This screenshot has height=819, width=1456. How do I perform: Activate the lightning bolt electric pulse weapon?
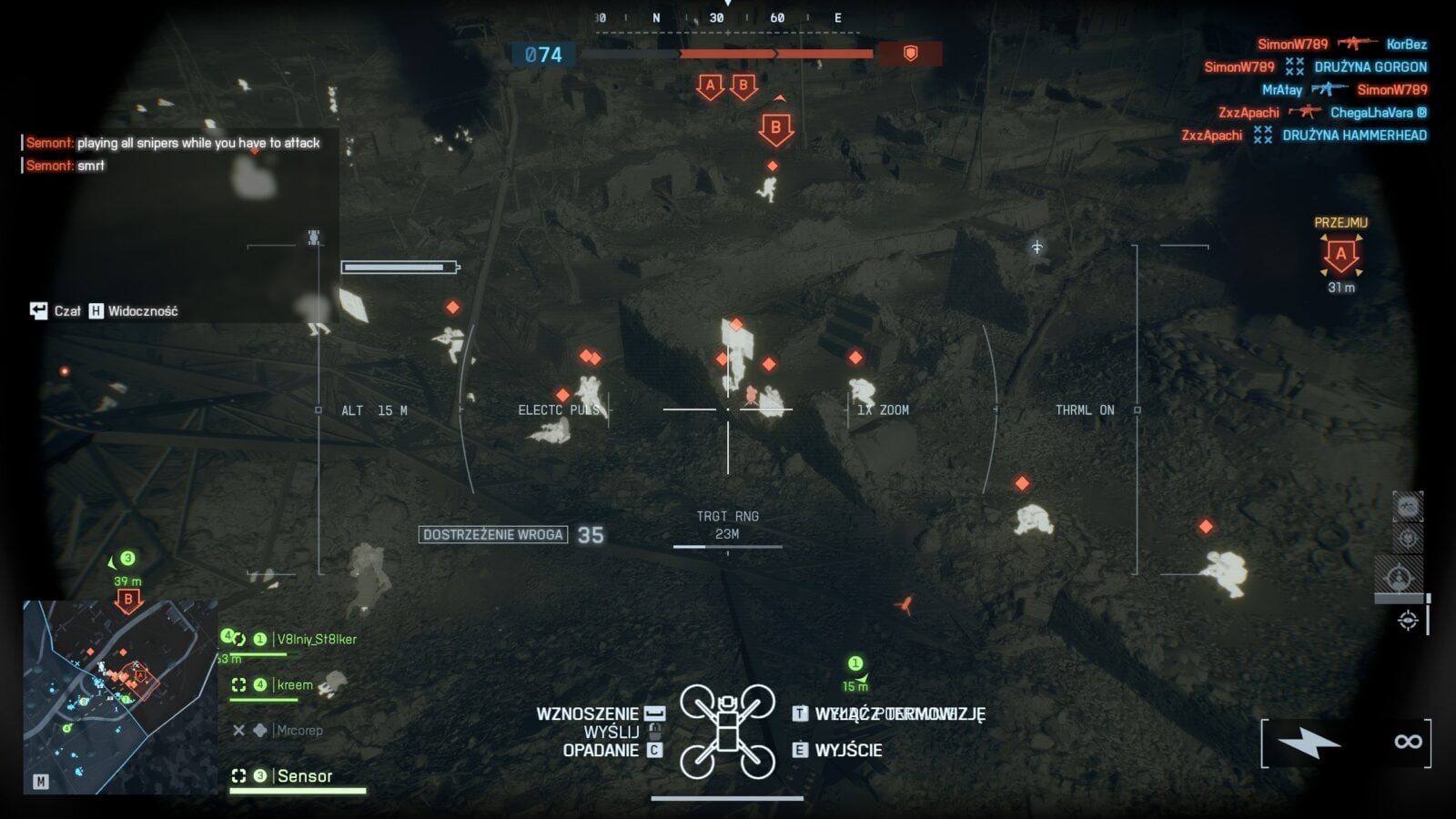(x=1309, y=743)
